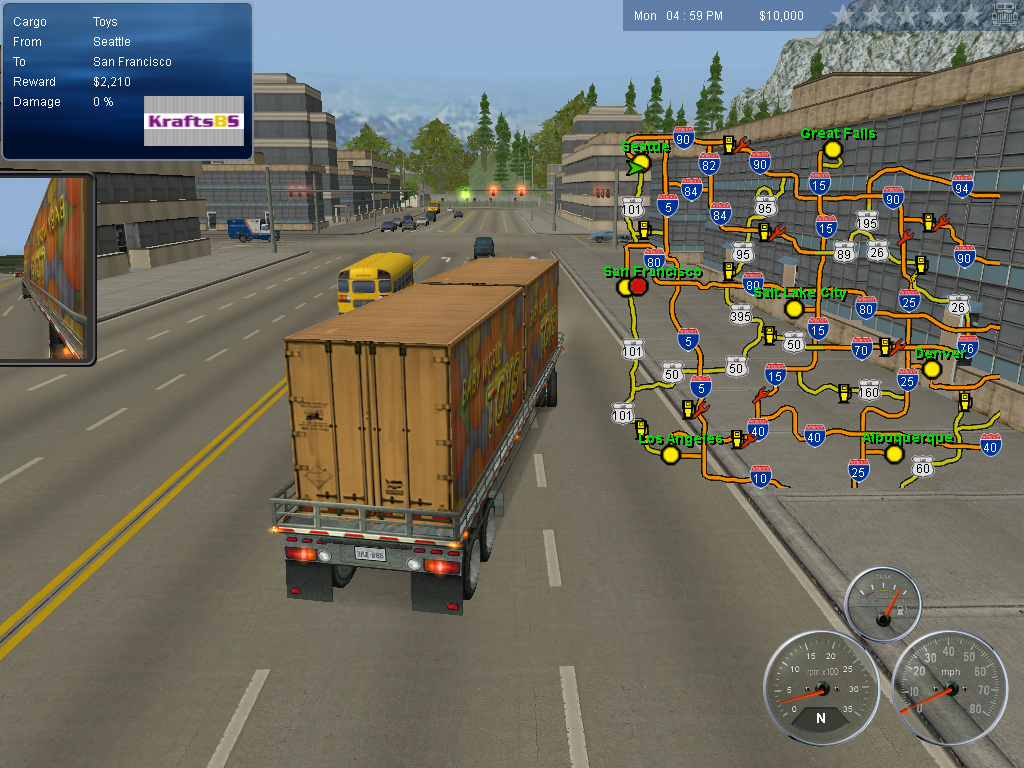The image size is (1024, 768).
Task: Select the Albuquerque city marker
Action: coord(895,454)
